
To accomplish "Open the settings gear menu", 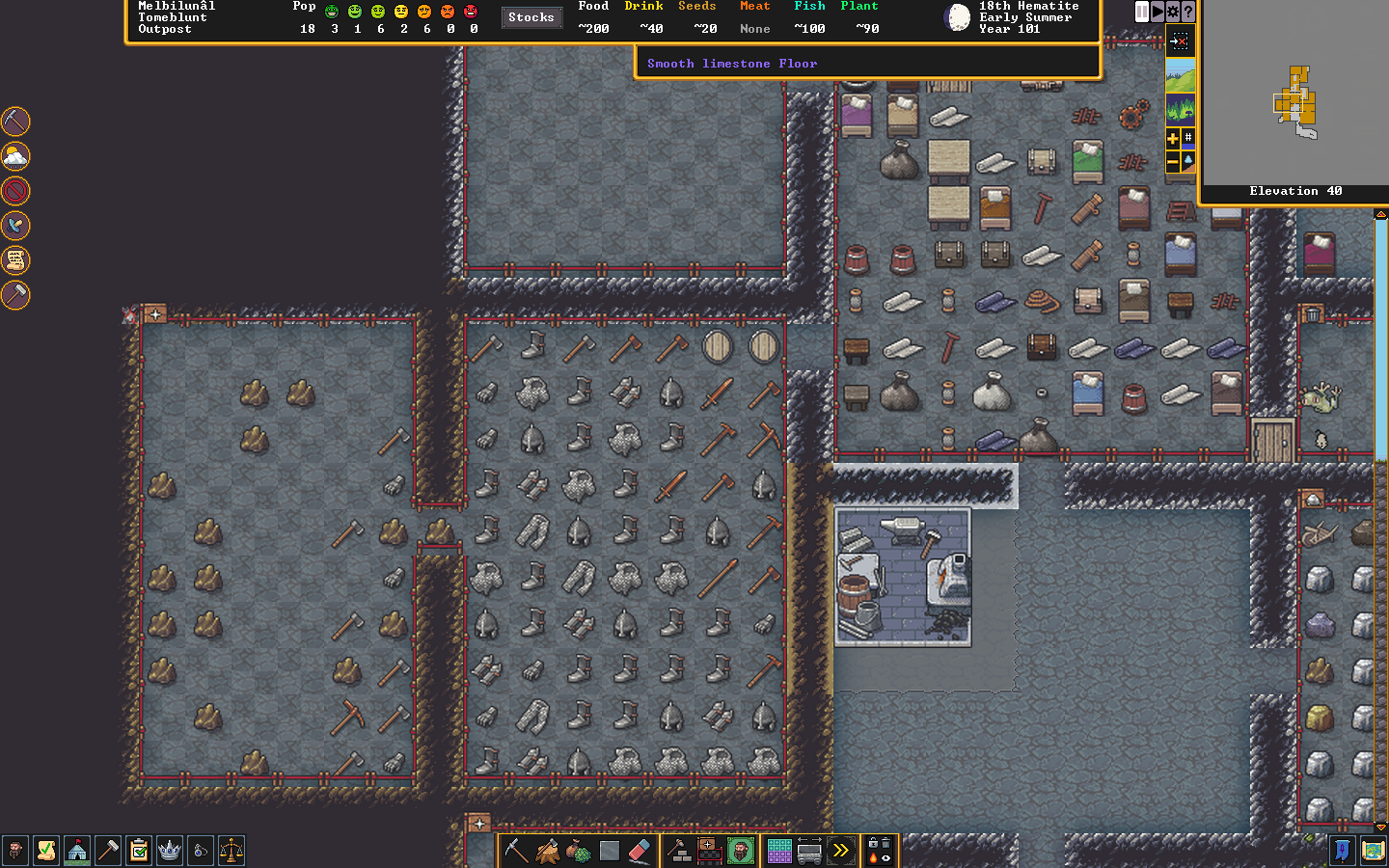I will pyautogui.click(x=1173, y=12).
